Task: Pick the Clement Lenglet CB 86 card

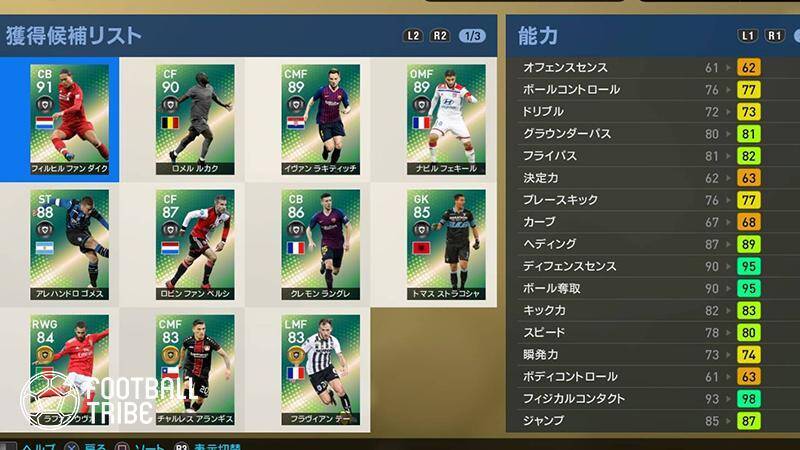Action: click(320, 242)
